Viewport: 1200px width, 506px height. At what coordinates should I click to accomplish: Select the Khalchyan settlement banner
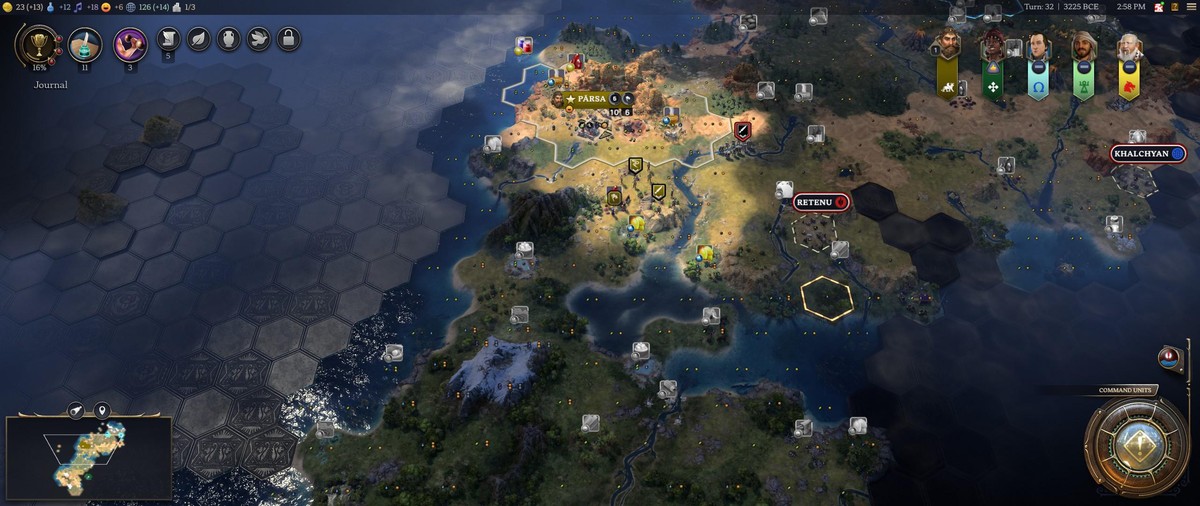pyautogui.click(x=1147, y=154)
